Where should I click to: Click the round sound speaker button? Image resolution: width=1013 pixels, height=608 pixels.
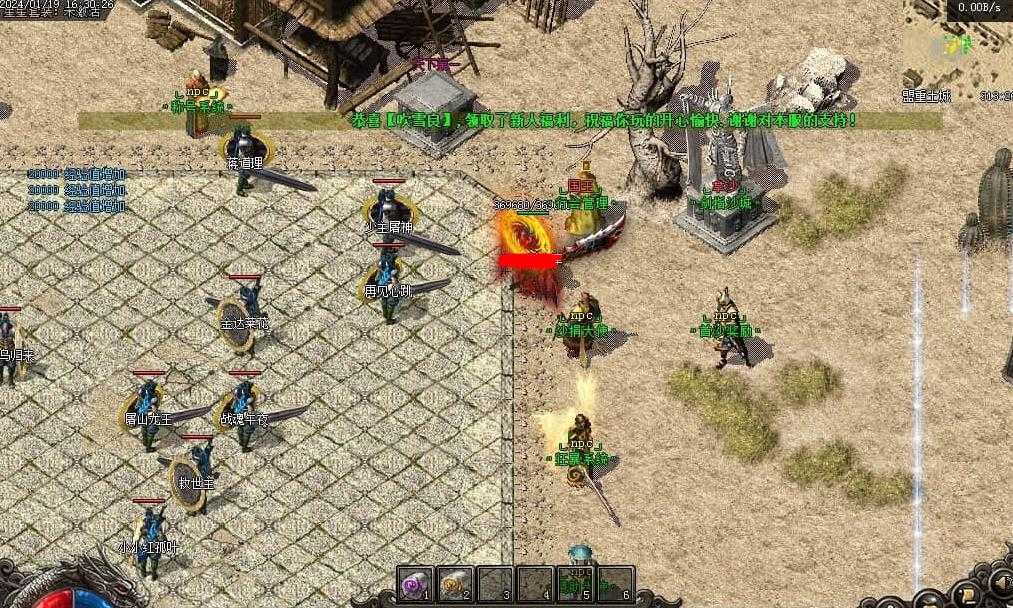tap(998, 581)
